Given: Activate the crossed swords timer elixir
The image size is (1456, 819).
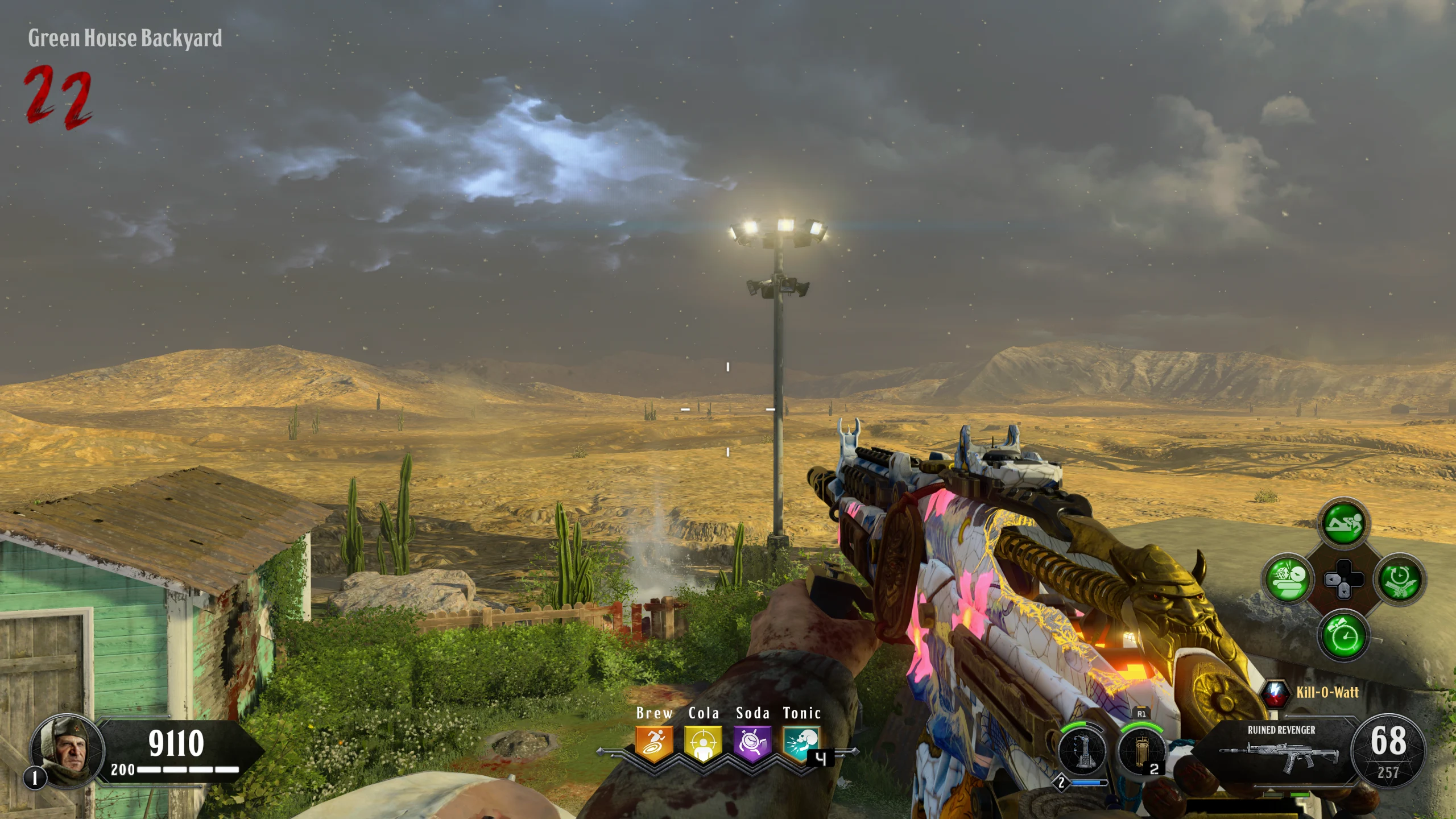Looking at the screenshot, I should point(1399,579).
